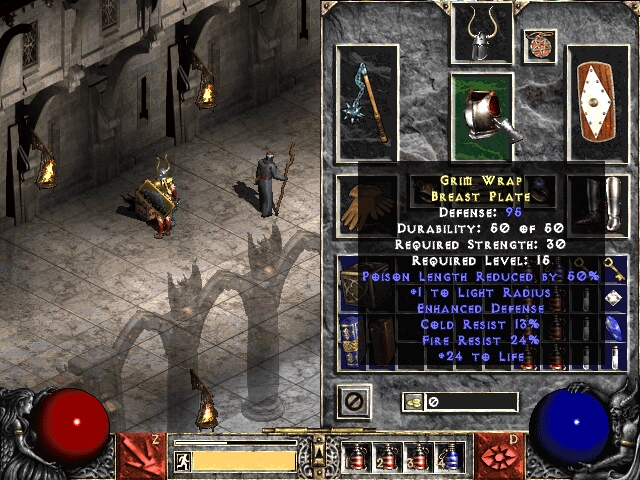Use the blue mana potion in belt
The height and width of the screenshot is (480, 640).
click(x=449, y=455)
